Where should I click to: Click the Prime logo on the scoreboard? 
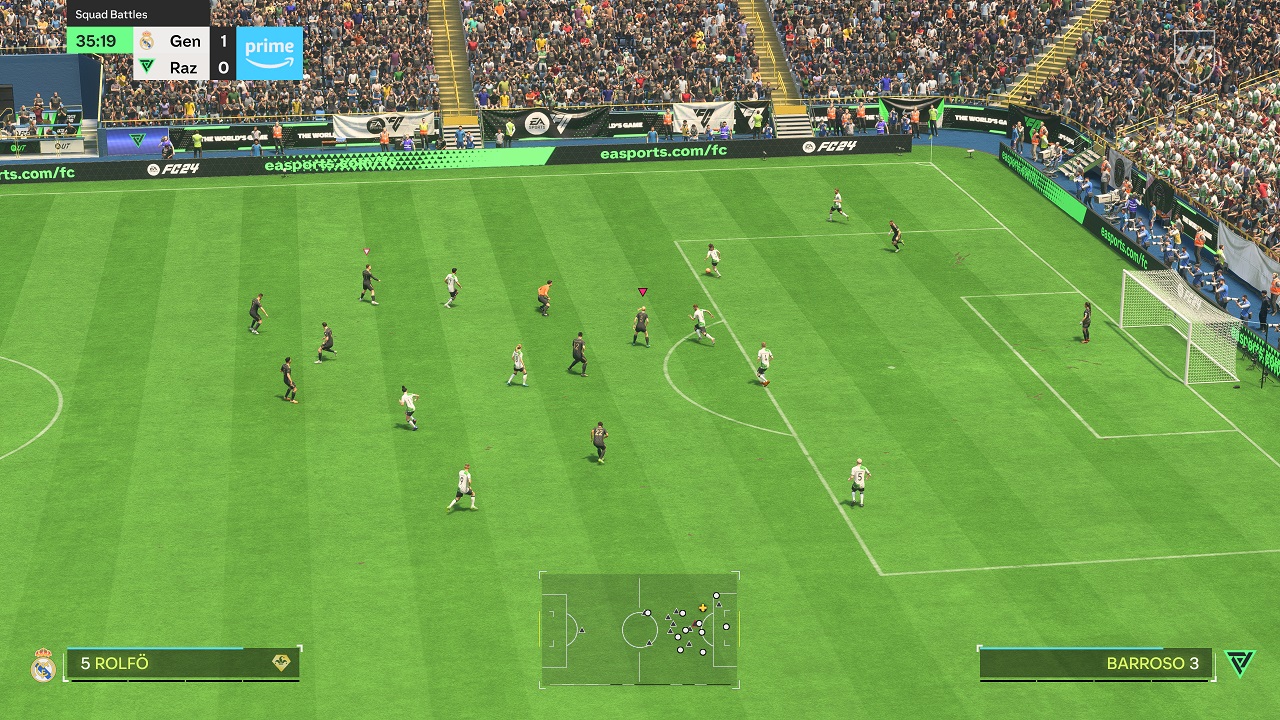(270, 54)
